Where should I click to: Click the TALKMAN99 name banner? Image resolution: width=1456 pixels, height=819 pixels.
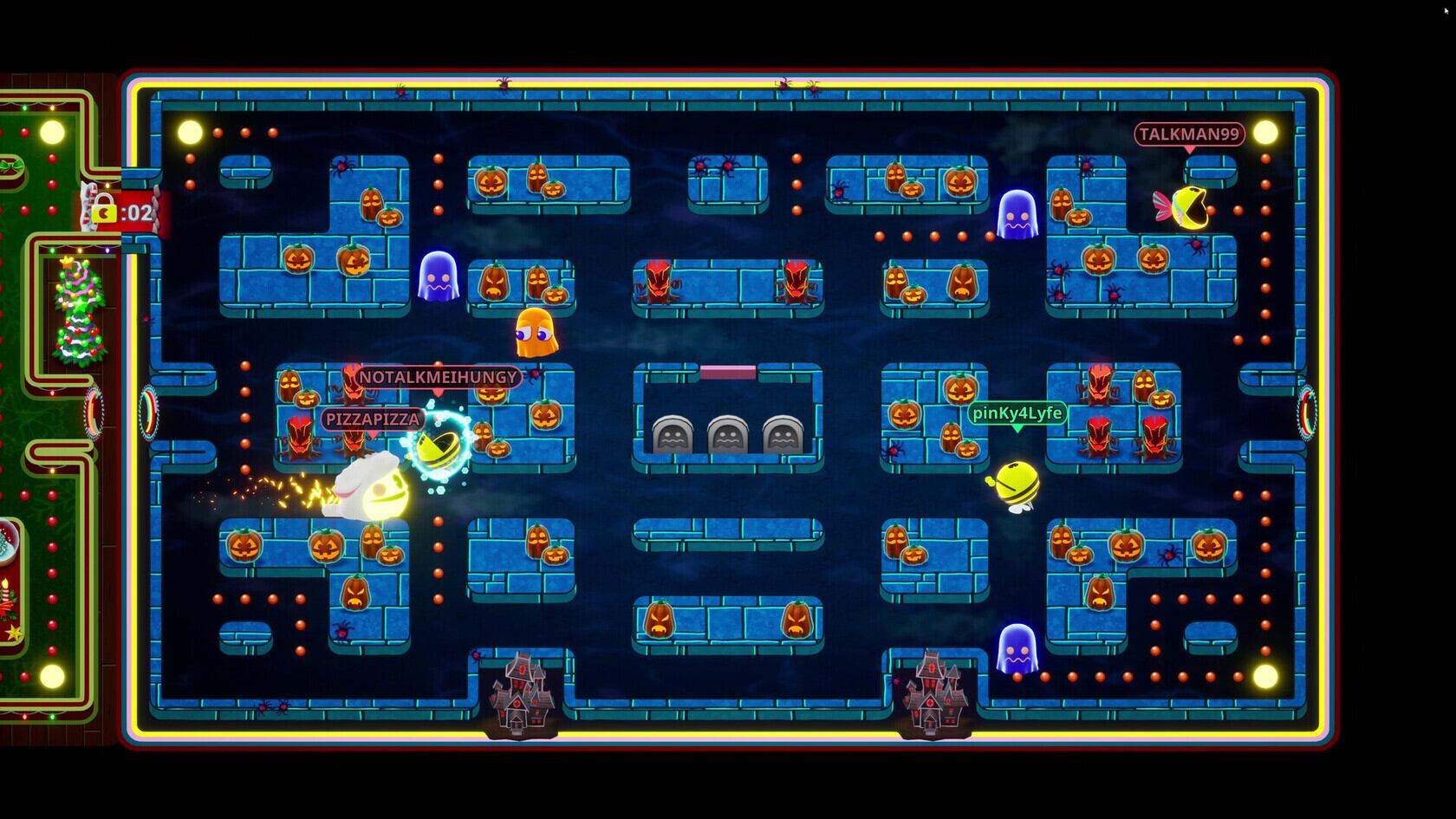(1188, 134)
